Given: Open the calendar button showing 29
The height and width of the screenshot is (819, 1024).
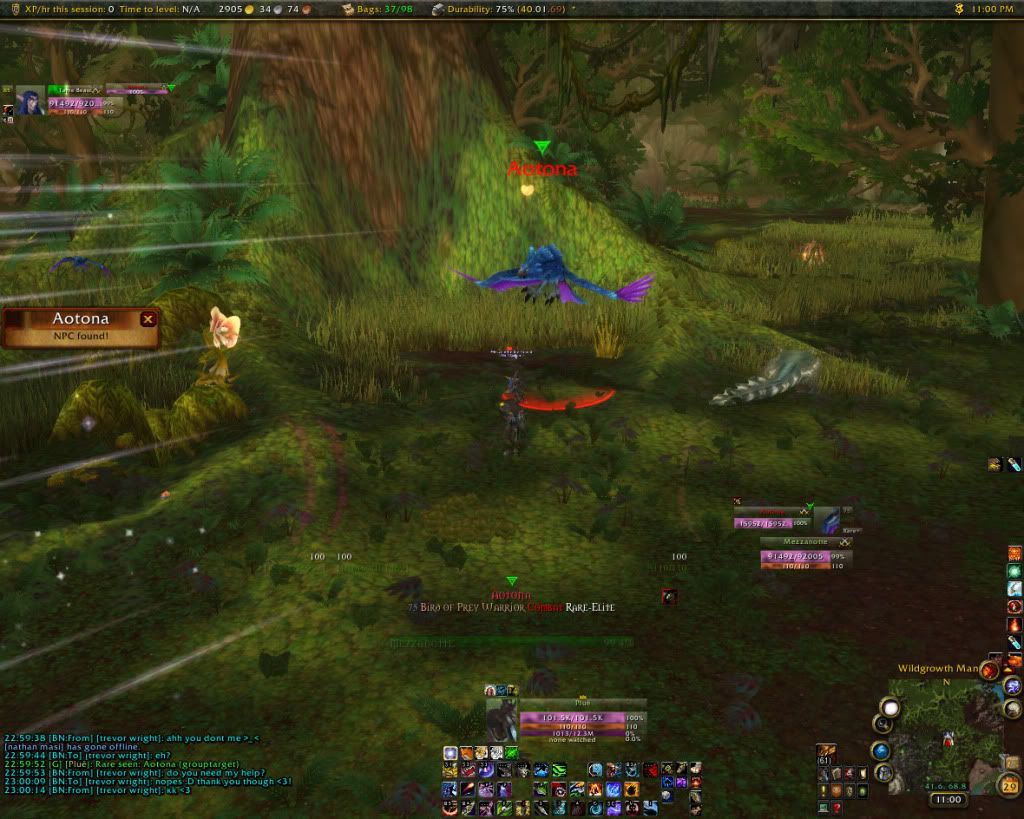Looking at the screenshot, I should (x=1009, y=787).
